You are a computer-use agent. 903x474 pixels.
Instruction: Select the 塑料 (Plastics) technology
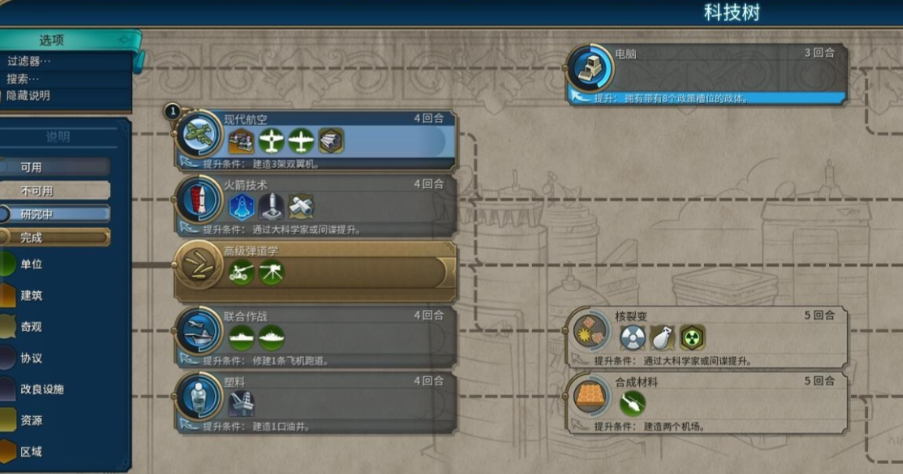[x=316, y=402]
